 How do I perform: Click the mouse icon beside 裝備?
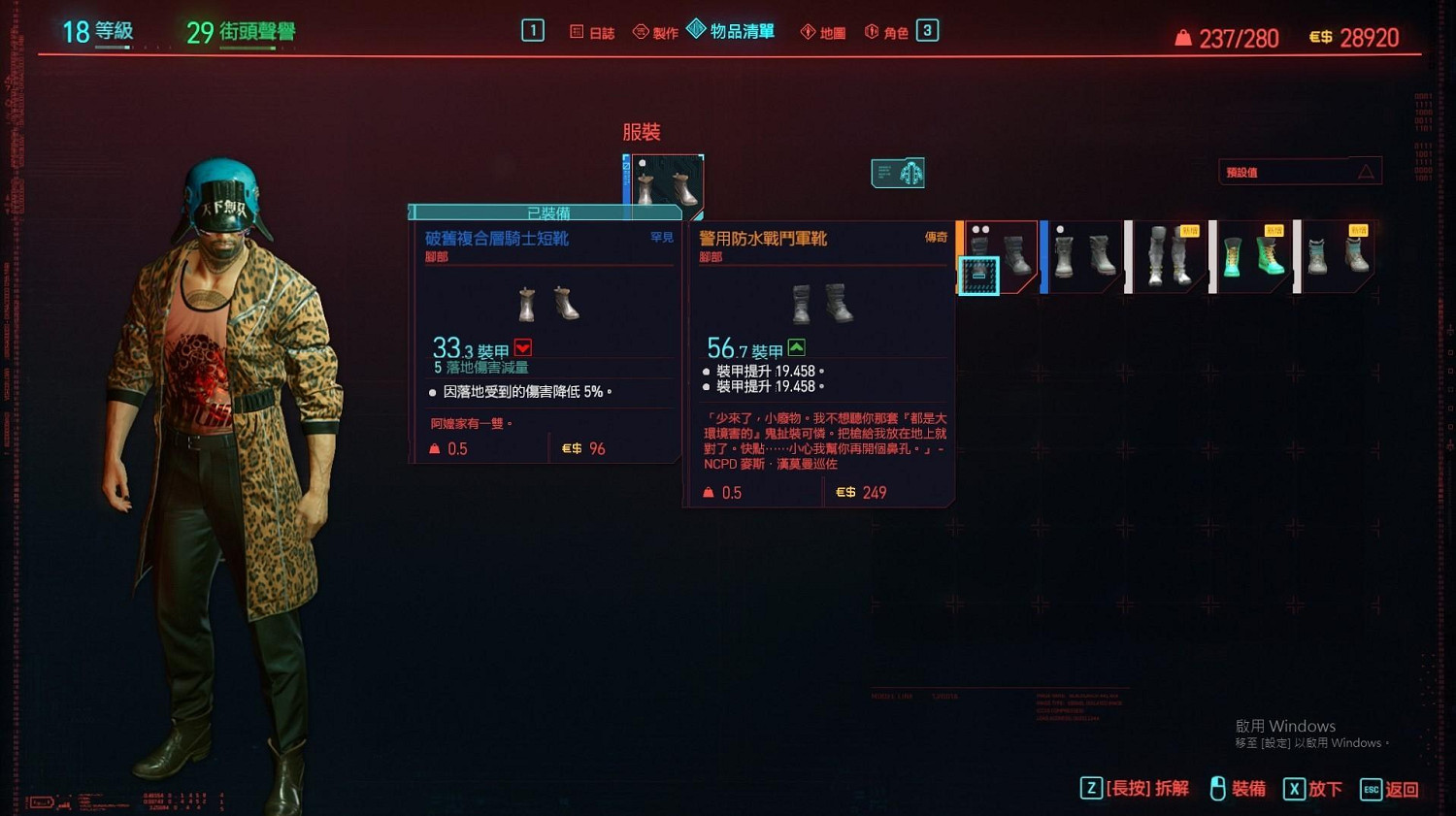tap(1217, 789)
